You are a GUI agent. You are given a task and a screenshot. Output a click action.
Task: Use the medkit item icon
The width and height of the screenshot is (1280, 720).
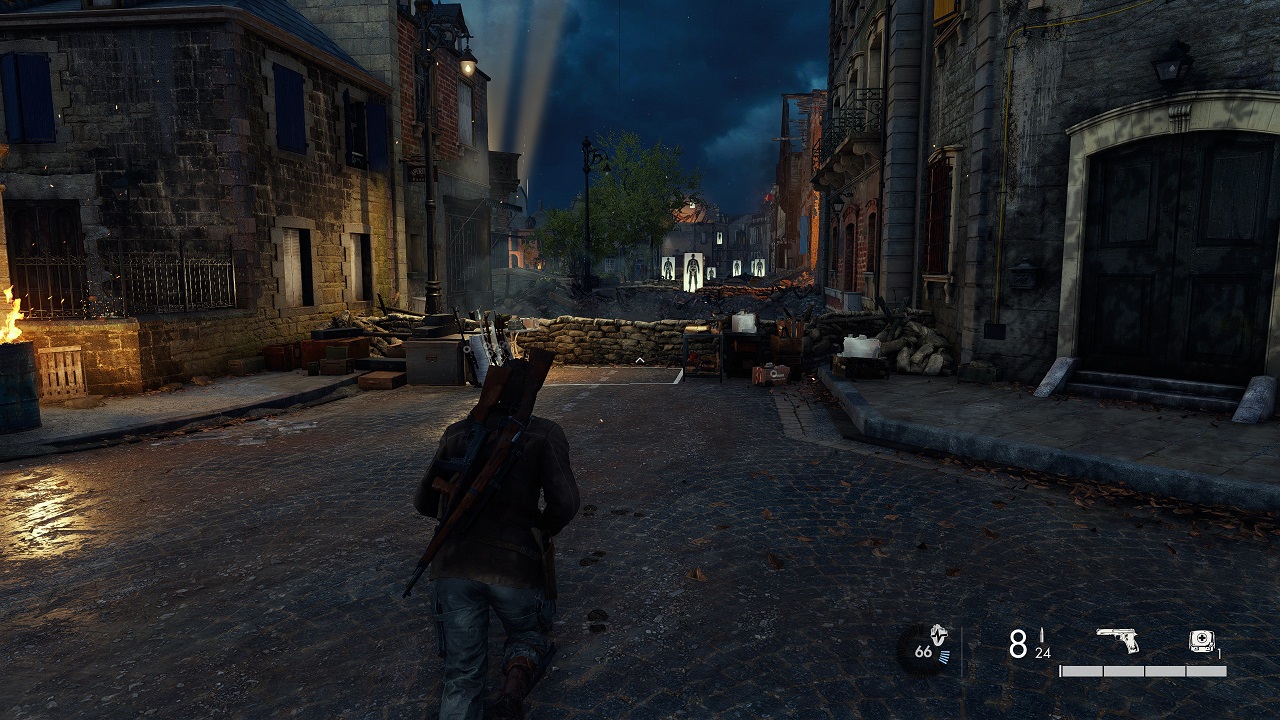tap(1202, 642)
